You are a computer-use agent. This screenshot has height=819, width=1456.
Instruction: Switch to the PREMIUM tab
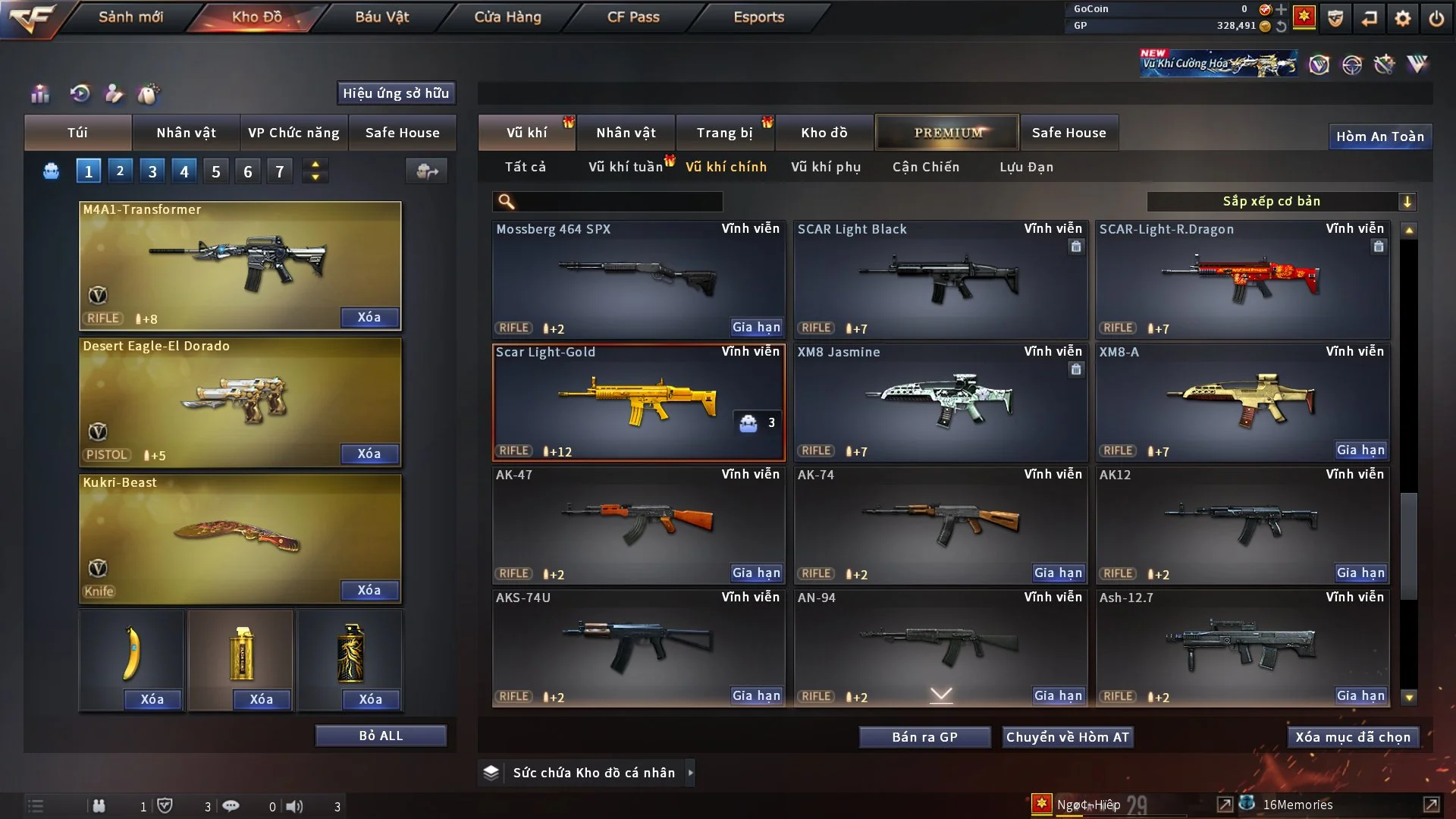947,133
